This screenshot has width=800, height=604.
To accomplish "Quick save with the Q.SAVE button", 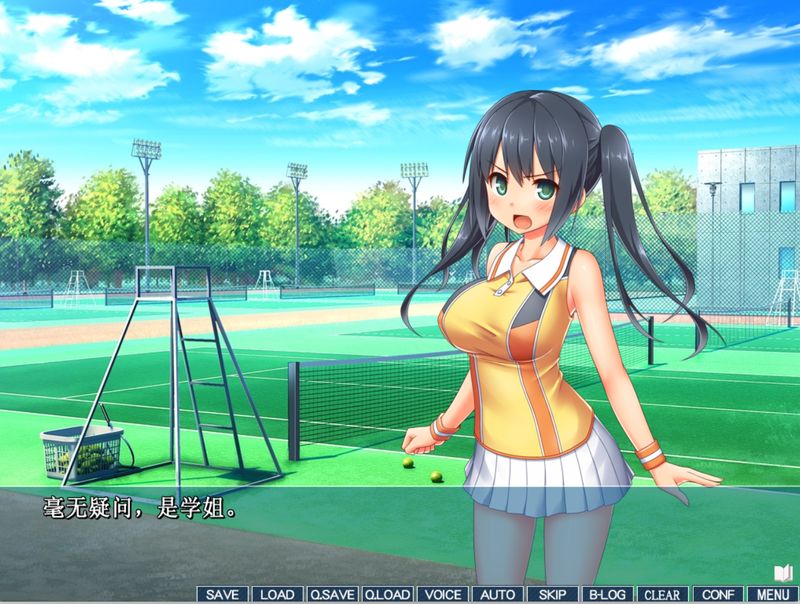I will point(332,594).
